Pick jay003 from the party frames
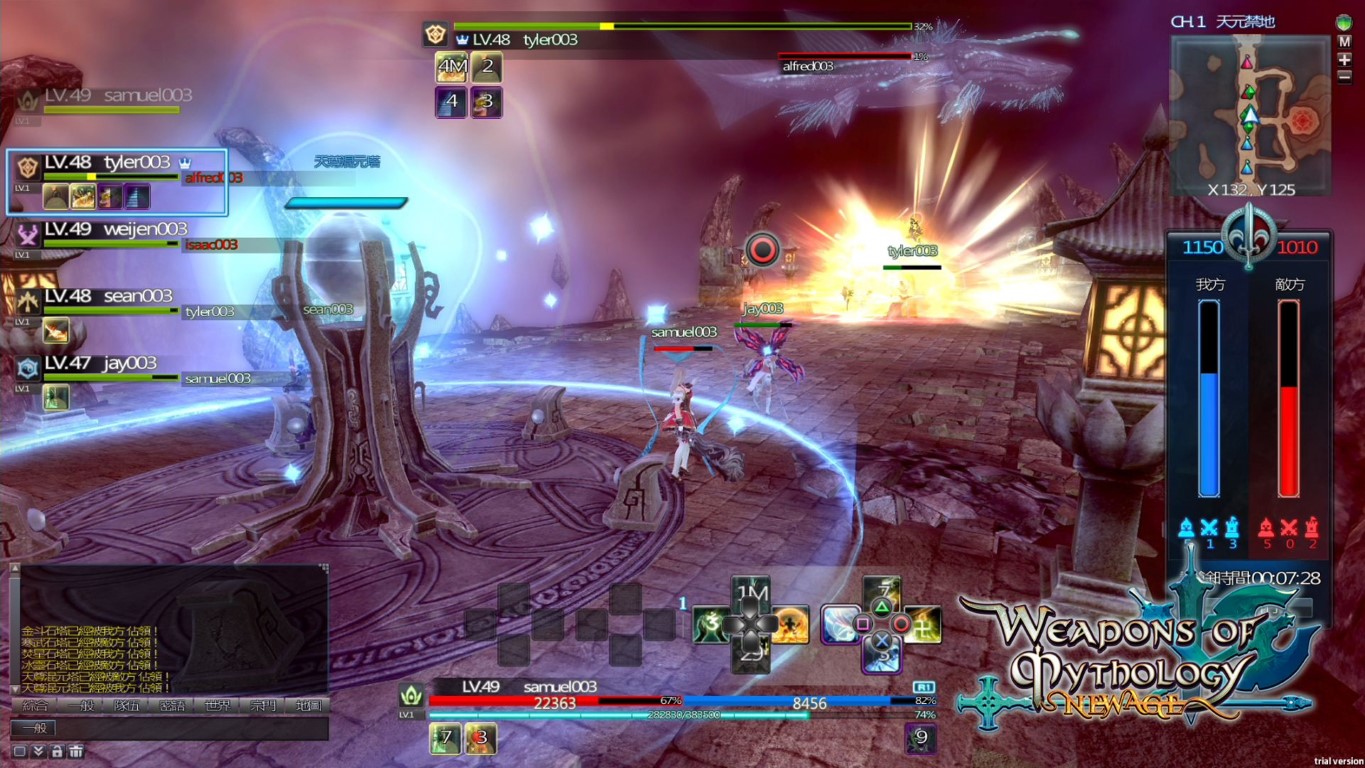 tap(100, 363)
